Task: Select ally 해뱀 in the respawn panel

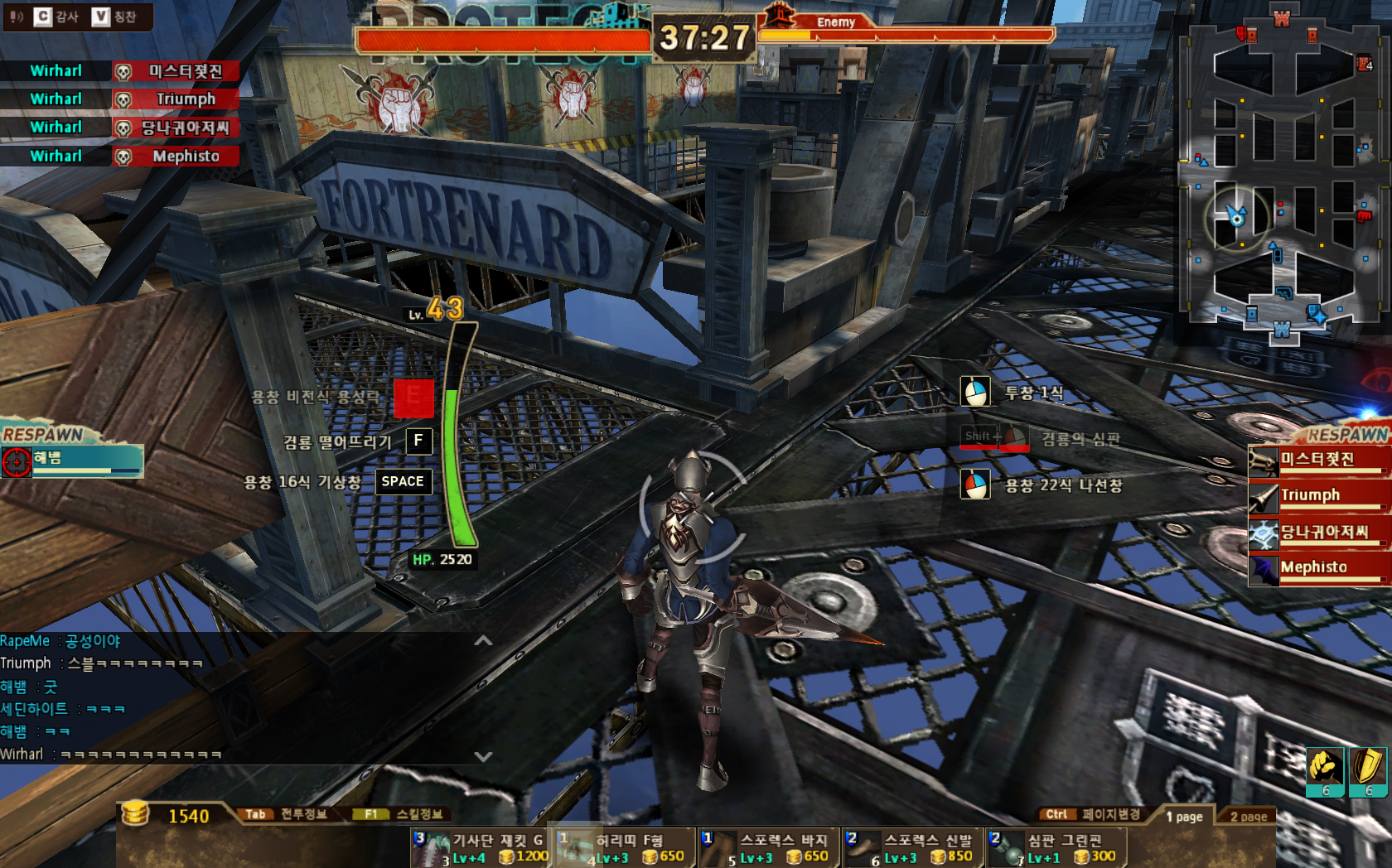Action: coord(73,460)
